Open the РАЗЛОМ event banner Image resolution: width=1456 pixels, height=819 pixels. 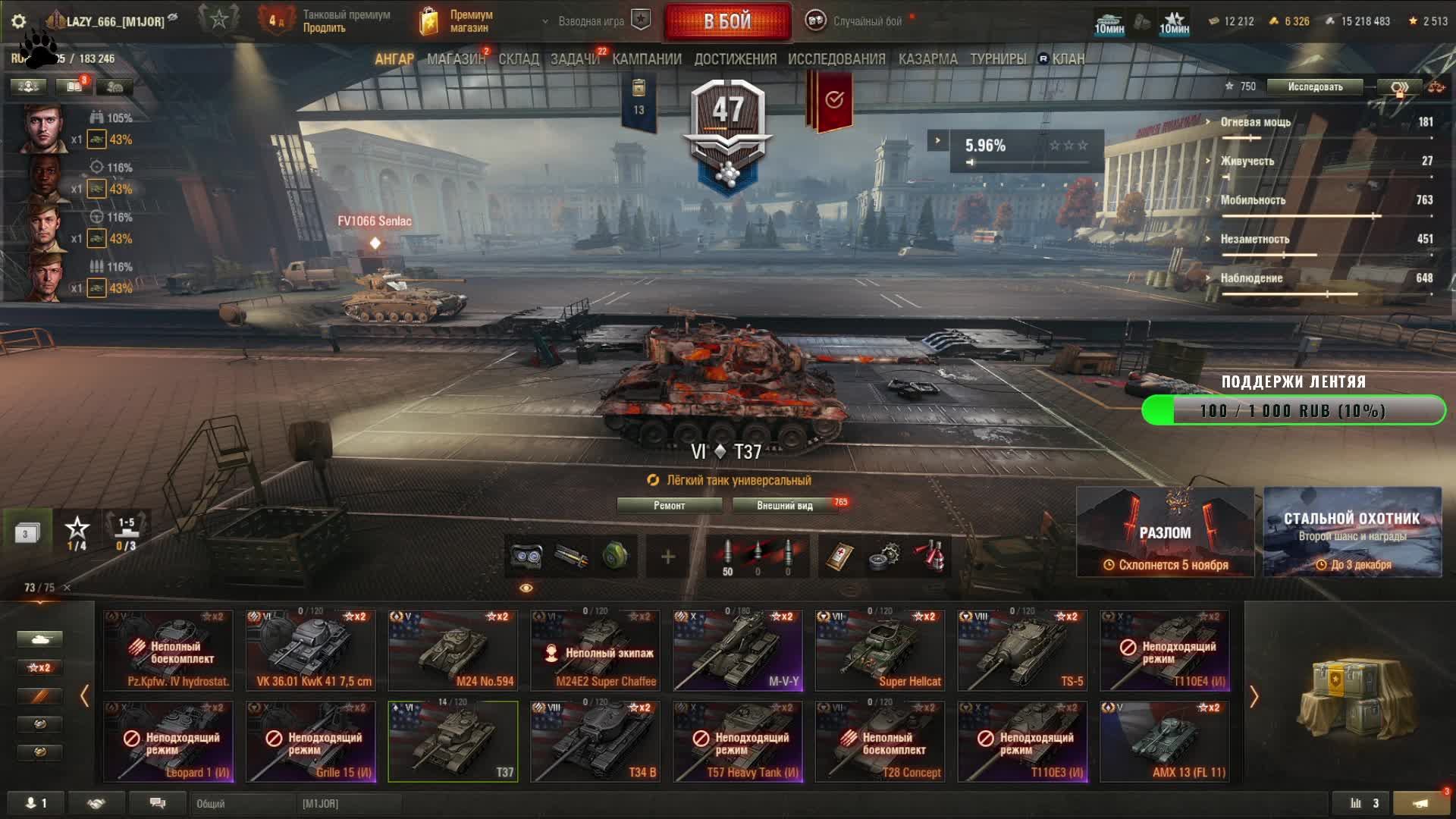coord(1165,532)
